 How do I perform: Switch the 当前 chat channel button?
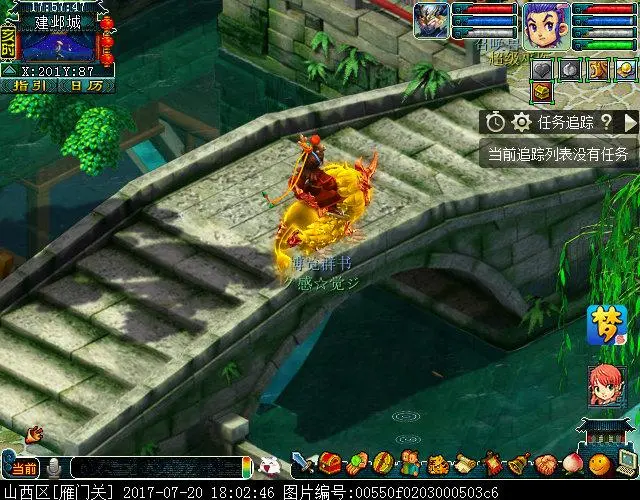[x=24, y=468]
